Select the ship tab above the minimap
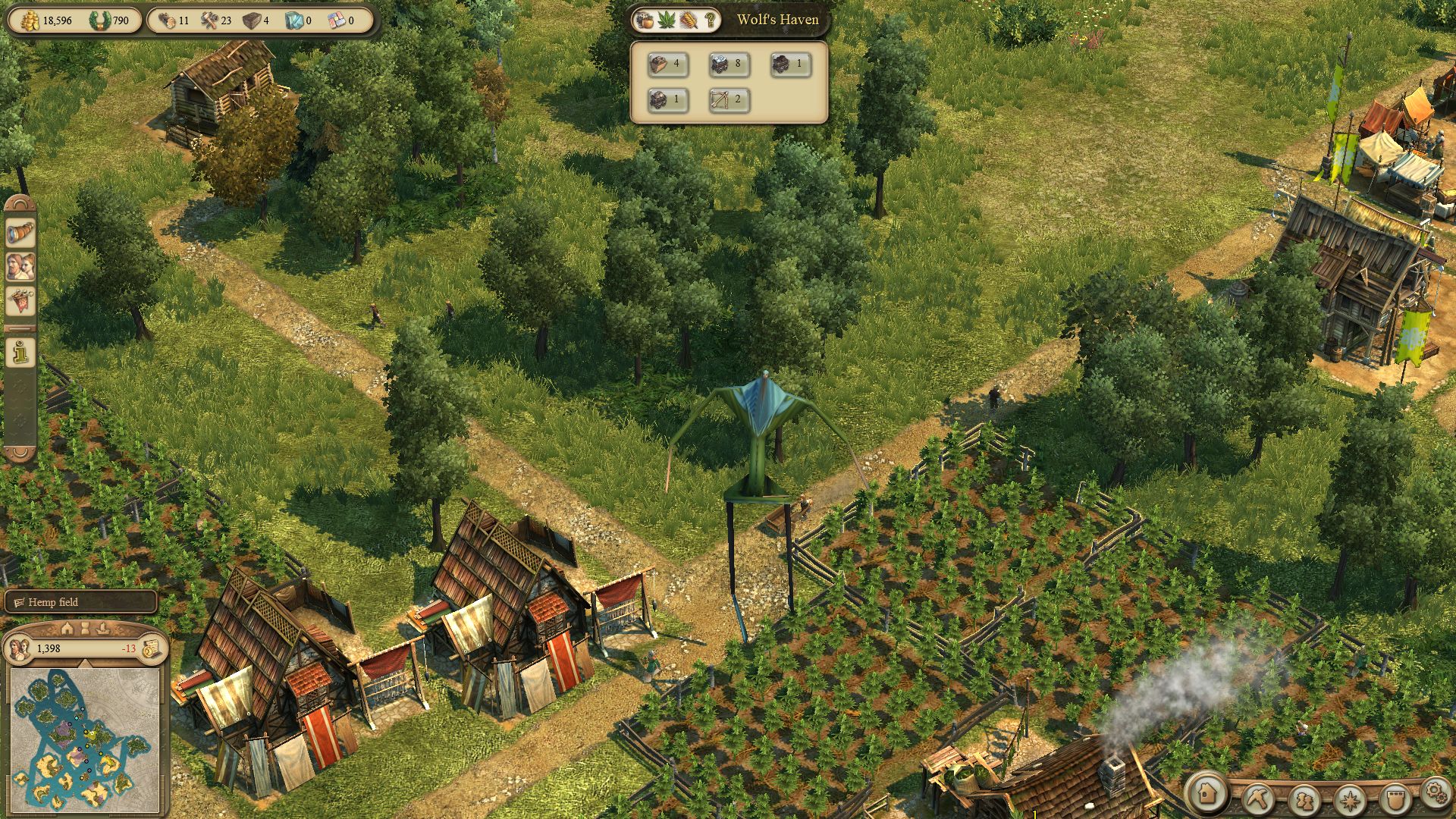Viewport: 1456px width, 819px height. tap(103, 629)
